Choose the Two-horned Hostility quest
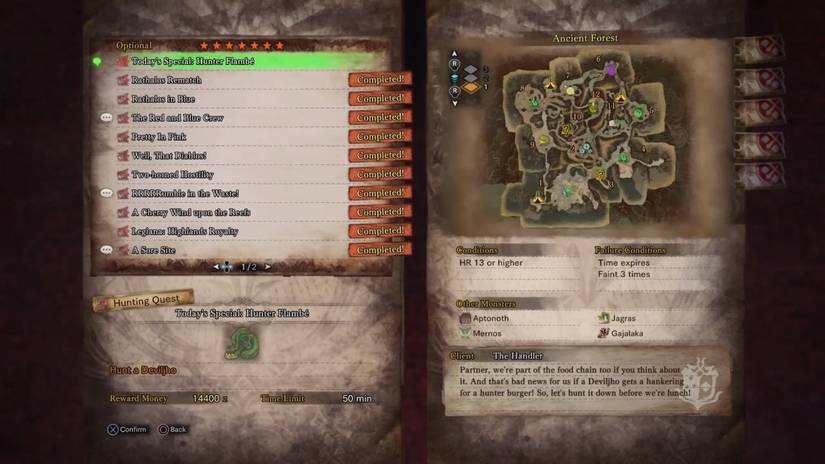This screenshot has width=825, height=464. click(240, 175)
